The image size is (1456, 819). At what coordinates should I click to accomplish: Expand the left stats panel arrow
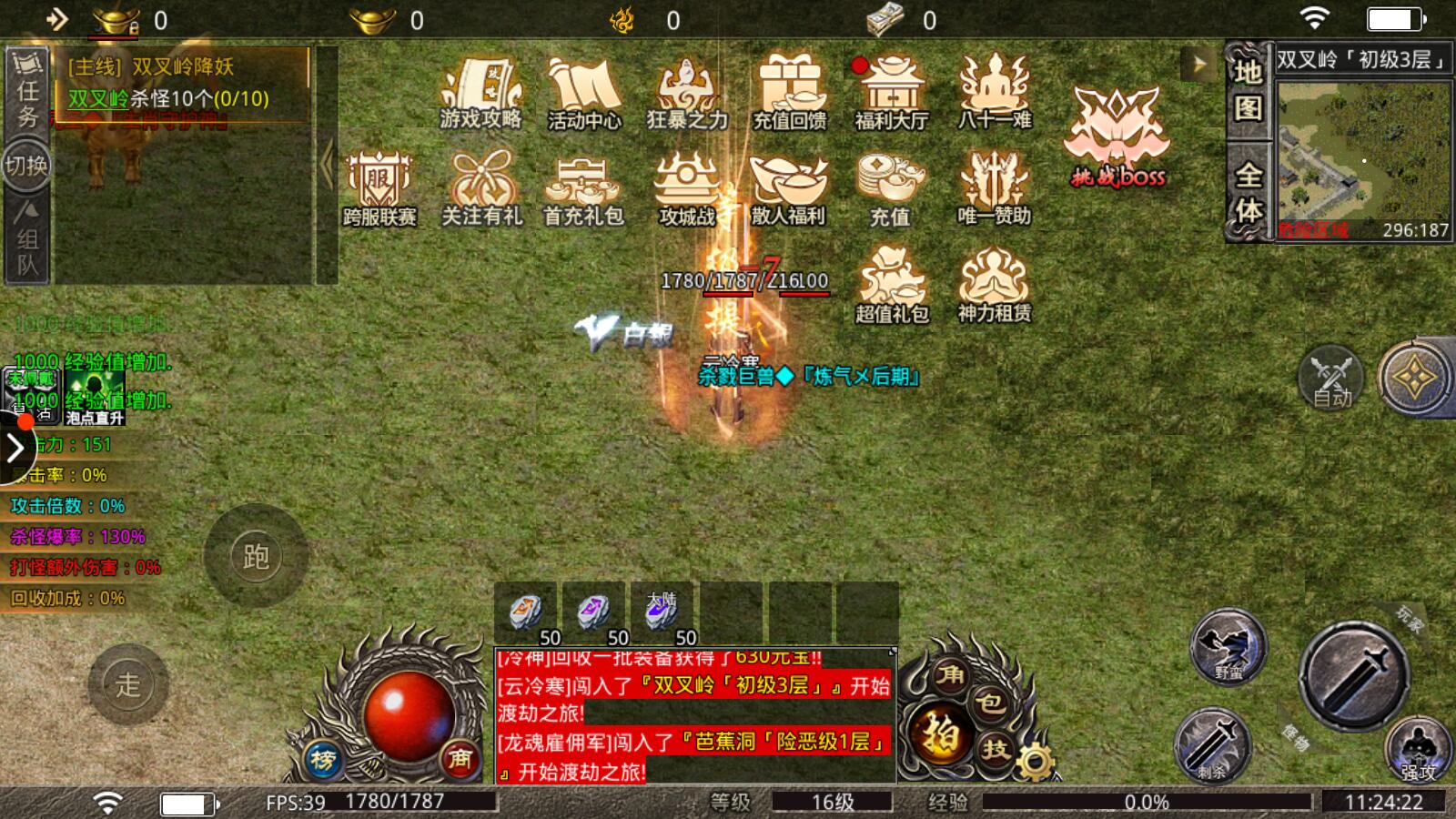tap(16, 448)
